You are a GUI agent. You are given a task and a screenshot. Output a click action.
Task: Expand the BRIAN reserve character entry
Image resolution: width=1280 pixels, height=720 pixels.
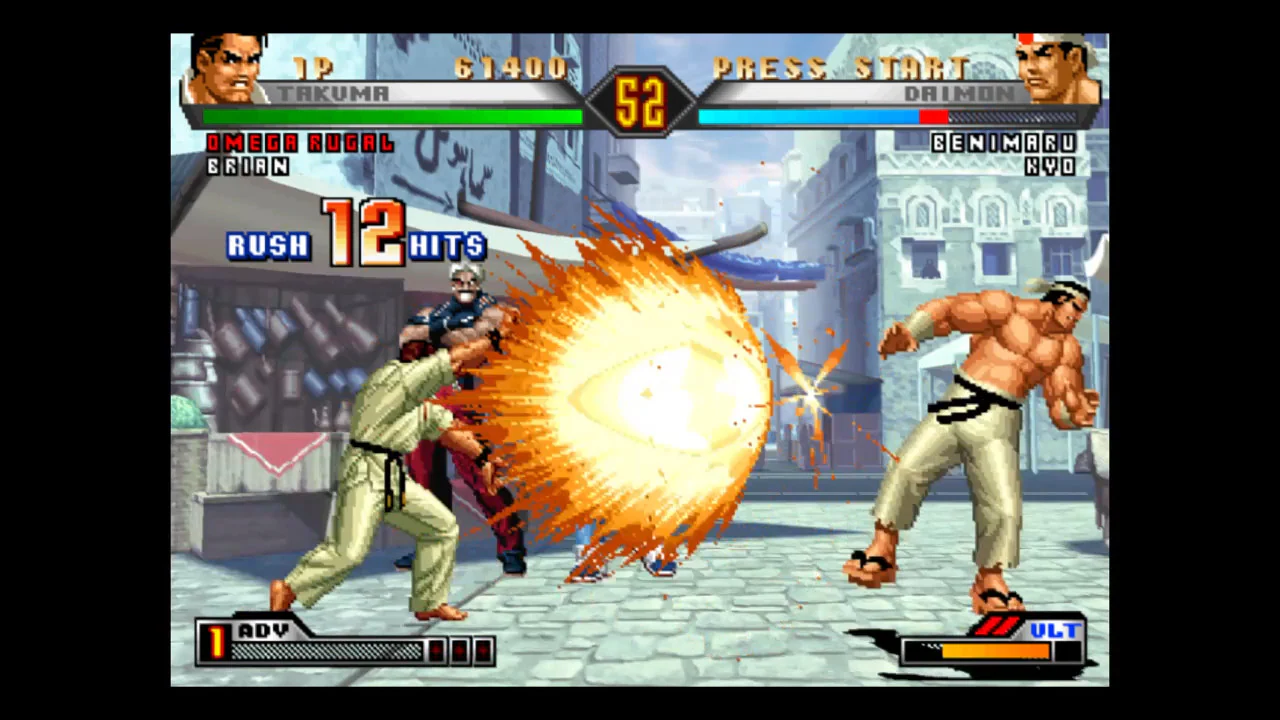click(x=248, y=166)
